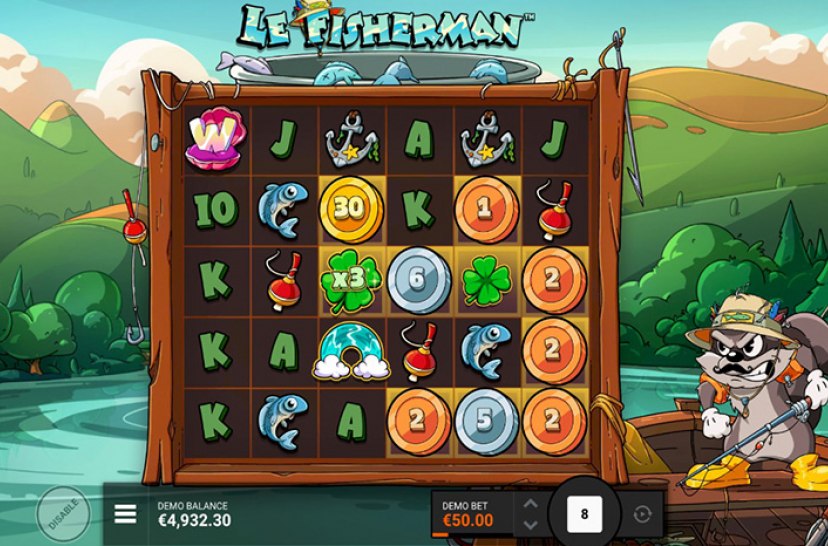The width and height of the screenshot is (828, 546).
Task: Click the spin button showing 8
Action: [584, 515]
